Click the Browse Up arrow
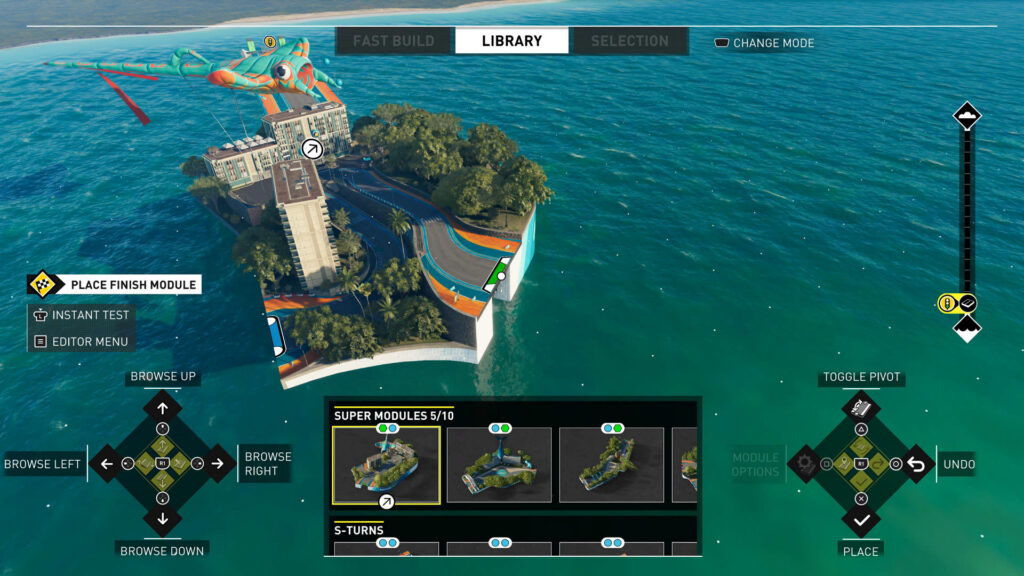1024x576 pixels. (x=162, y=407)
